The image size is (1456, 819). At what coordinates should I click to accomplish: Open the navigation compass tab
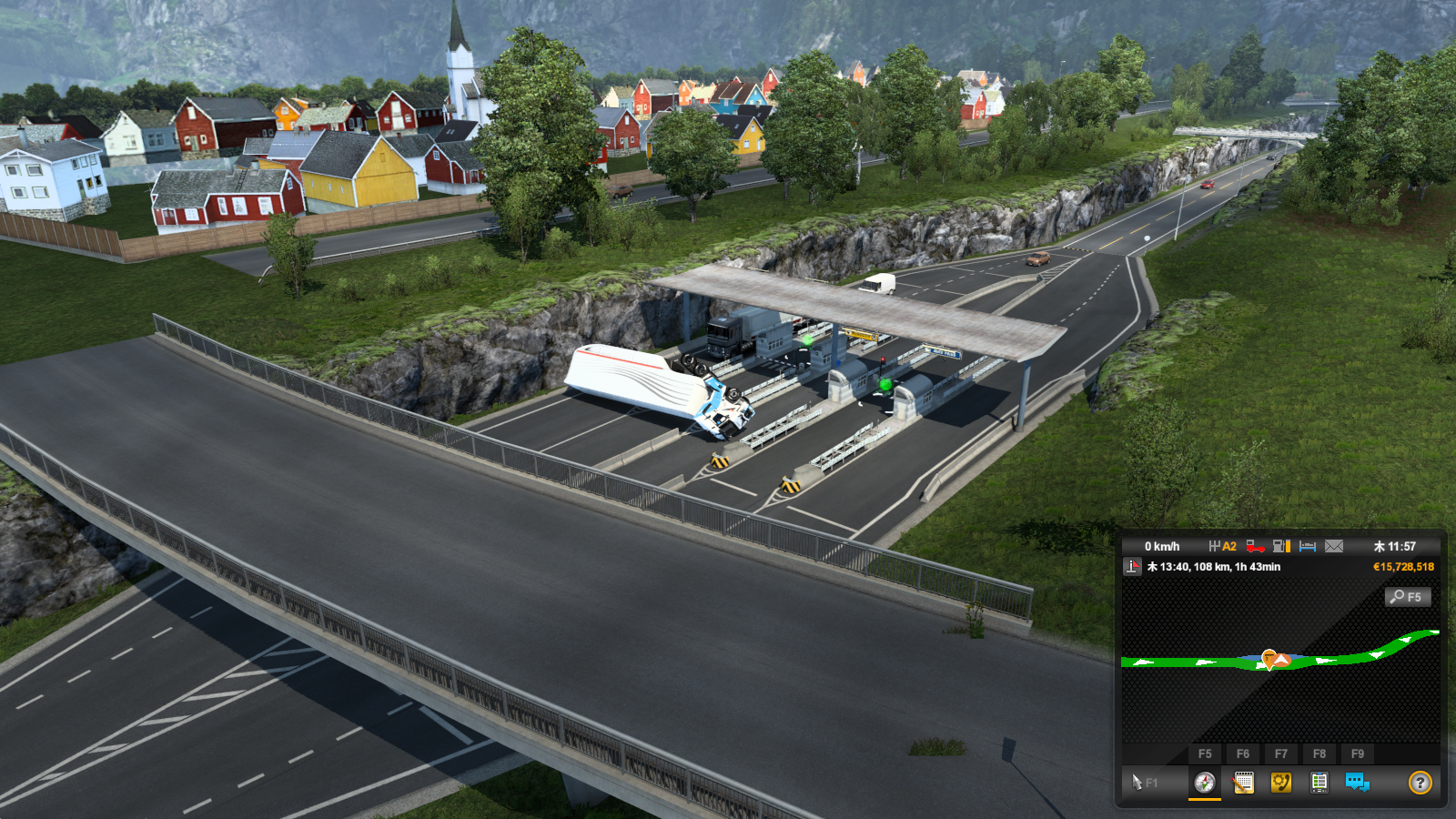(x=1204, y=783)
